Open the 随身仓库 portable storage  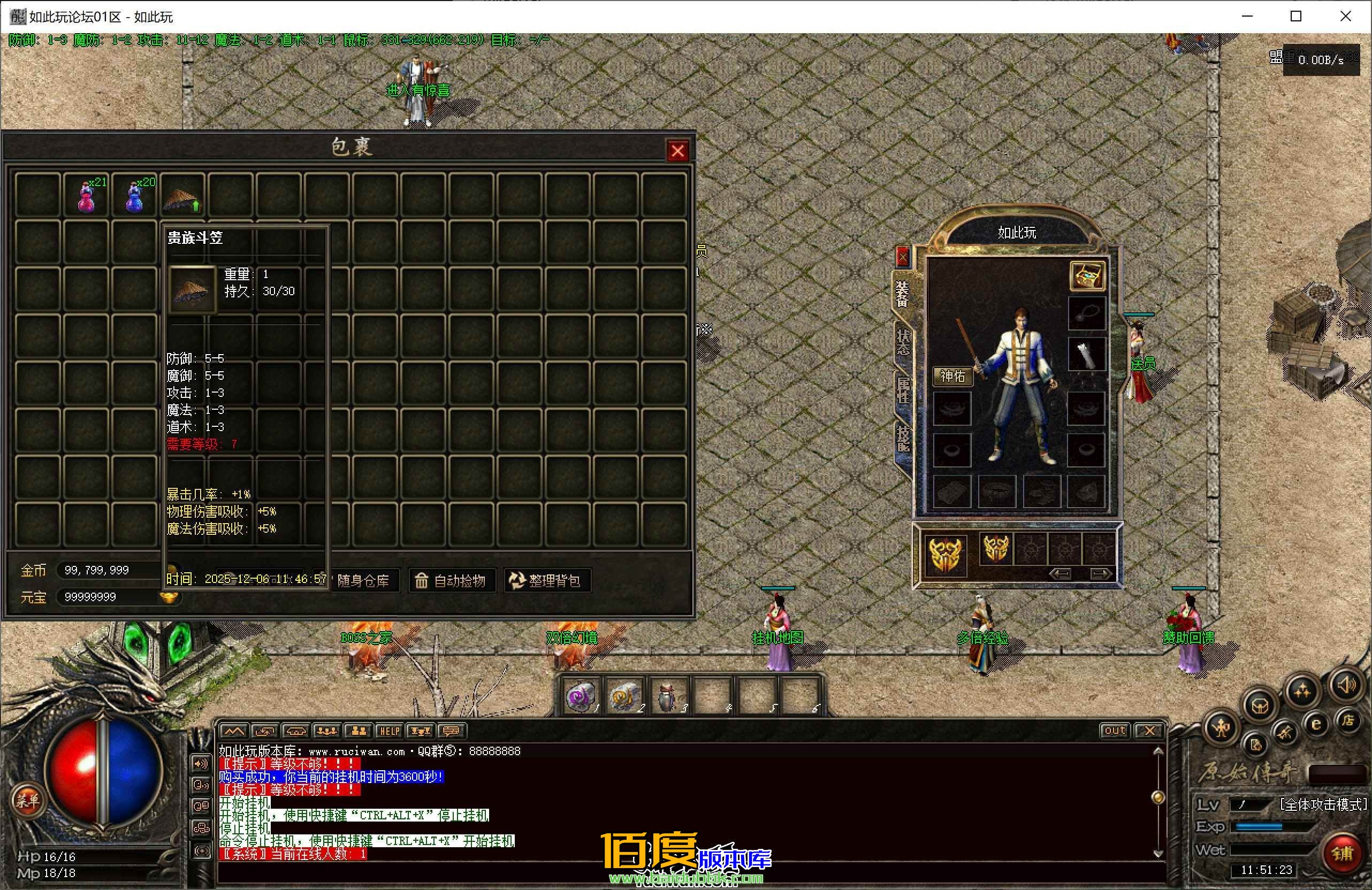tap(363, 580)
